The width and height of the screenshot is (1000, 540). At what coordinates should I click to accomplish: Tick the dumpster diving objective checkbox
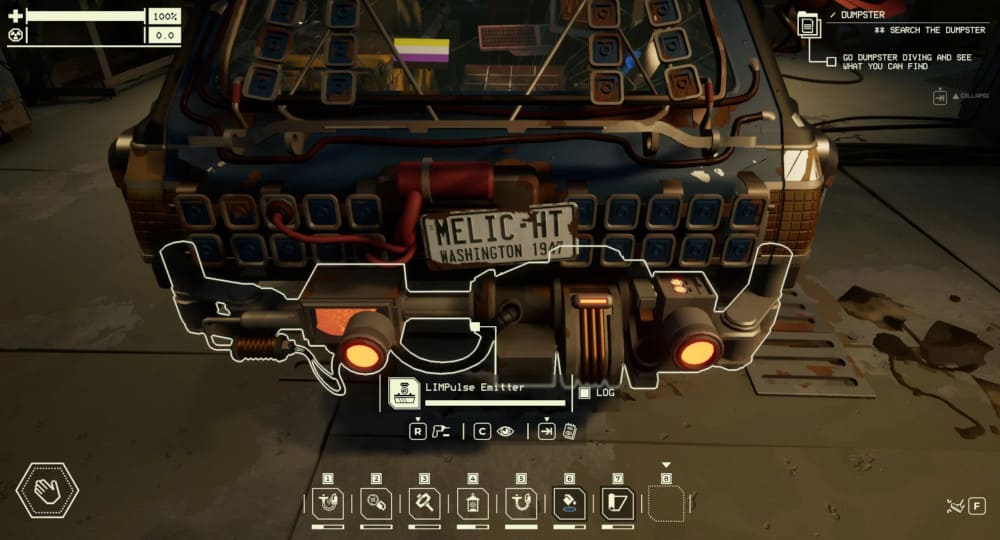coord(831,62)
